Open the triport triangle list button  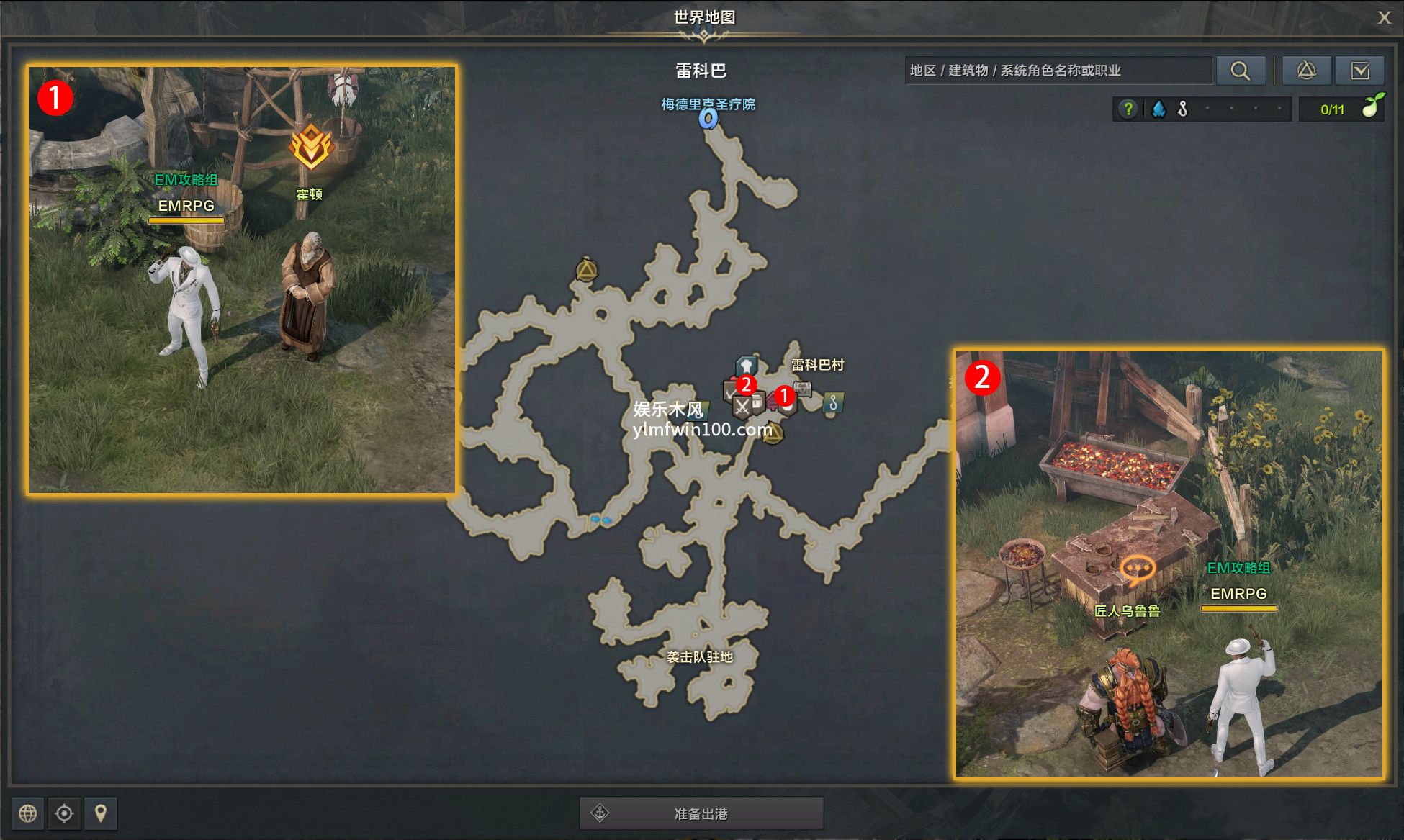[1306, 71]
